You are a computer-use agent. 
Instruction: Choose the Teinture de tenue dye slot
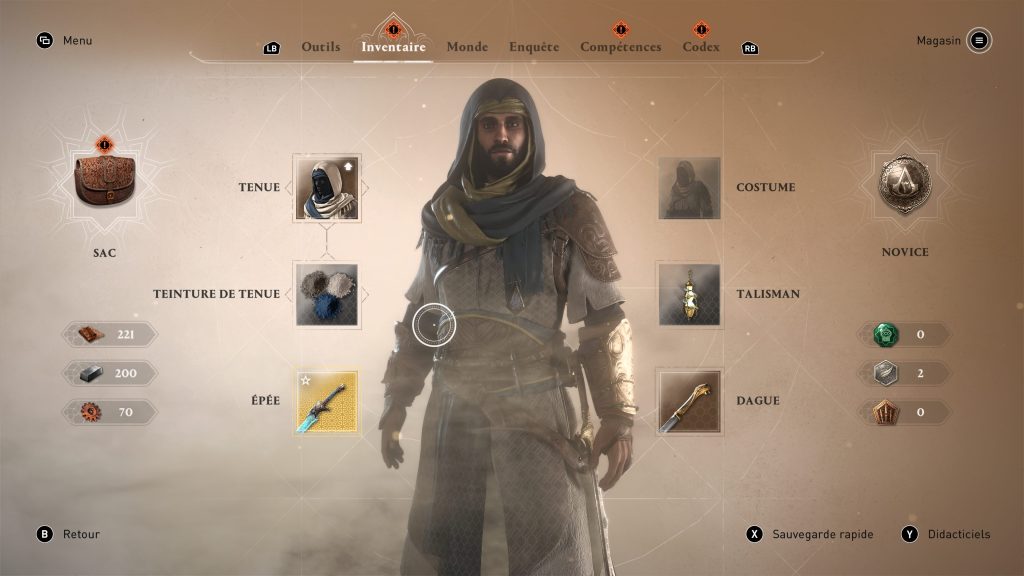(x=327, y=294)
